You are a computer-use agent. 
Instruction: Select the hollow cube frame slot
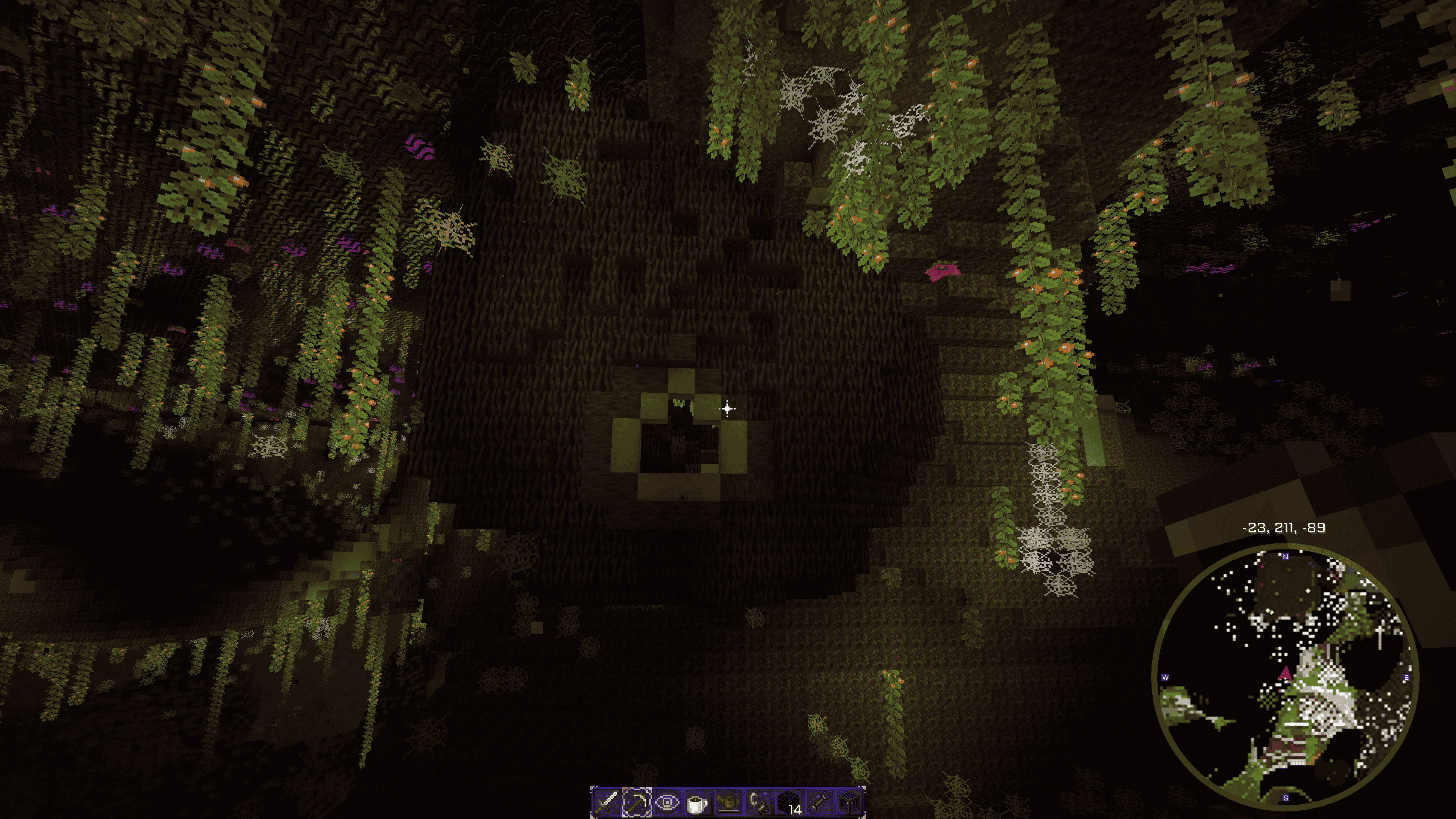[850, 802]
